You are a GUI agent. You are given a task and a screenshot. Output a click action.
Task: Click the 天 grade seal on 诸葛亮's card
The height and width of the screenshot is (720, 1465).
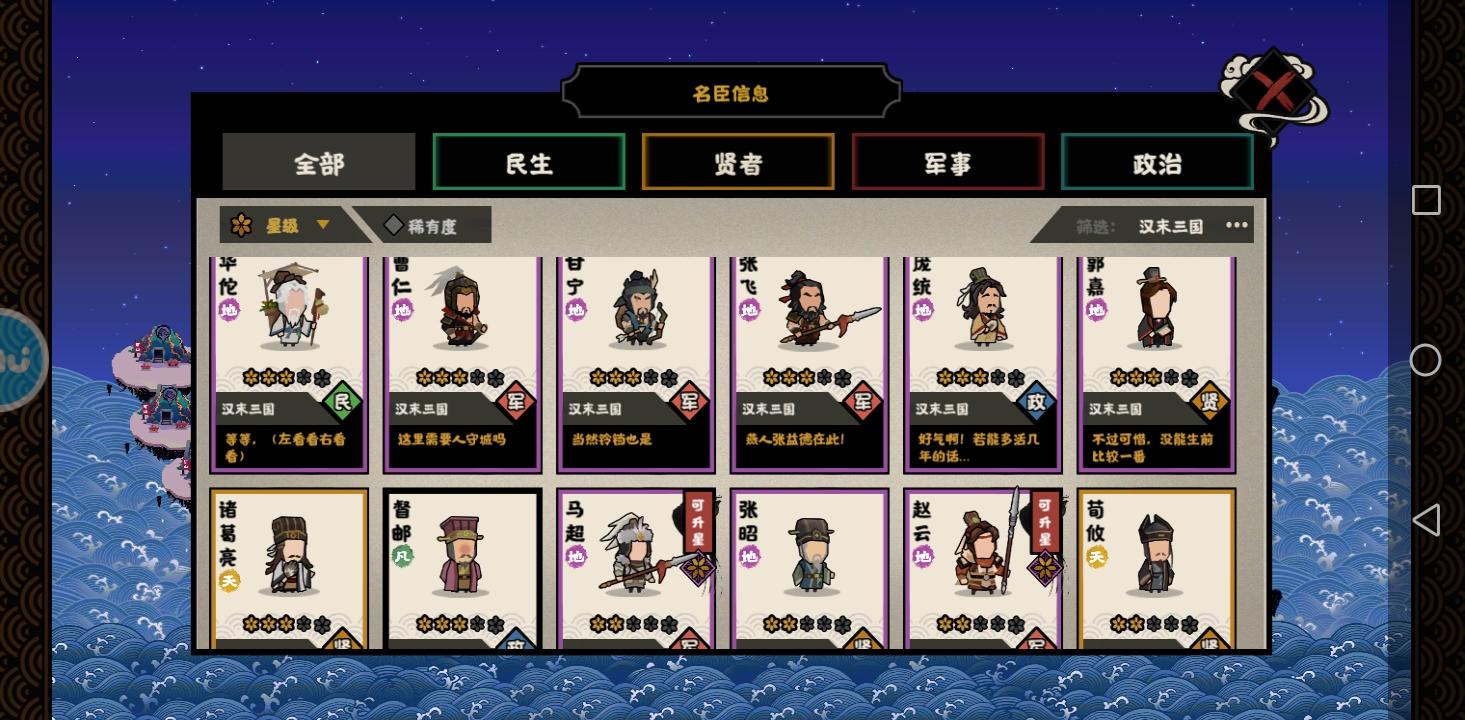[229, 582]
